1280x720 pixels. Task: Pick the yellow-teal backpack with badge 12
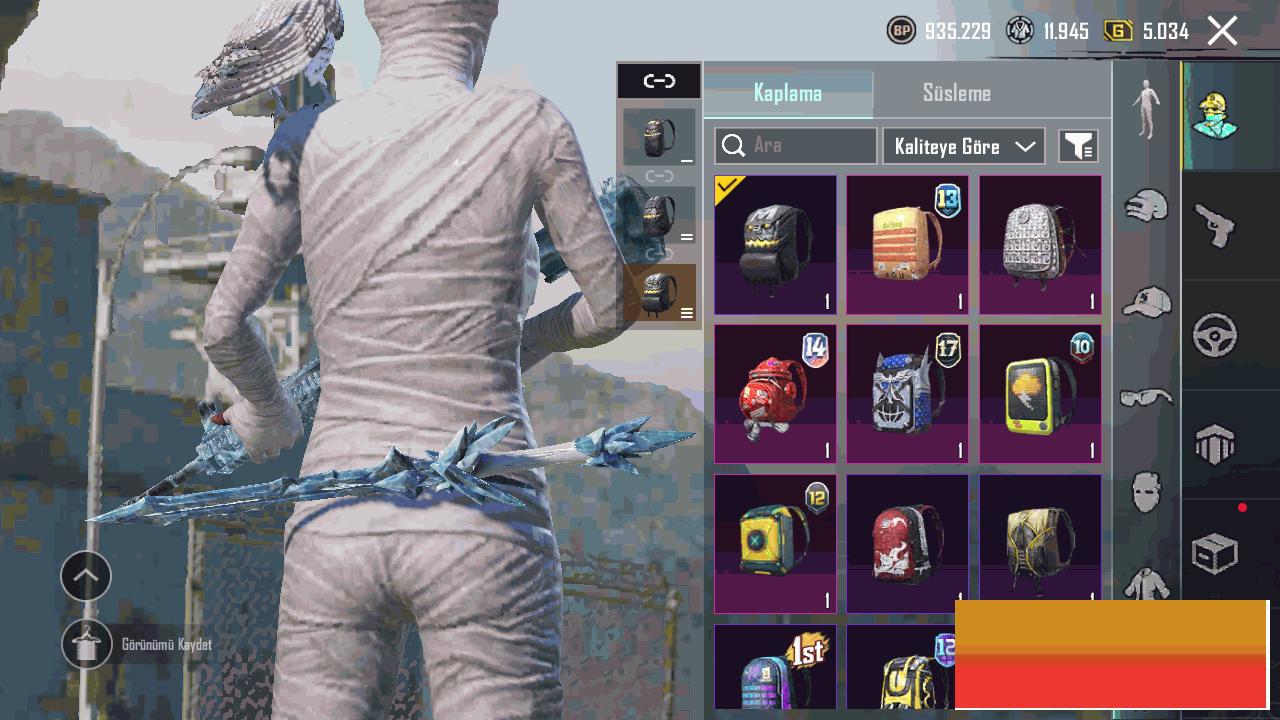pos(775,543)
